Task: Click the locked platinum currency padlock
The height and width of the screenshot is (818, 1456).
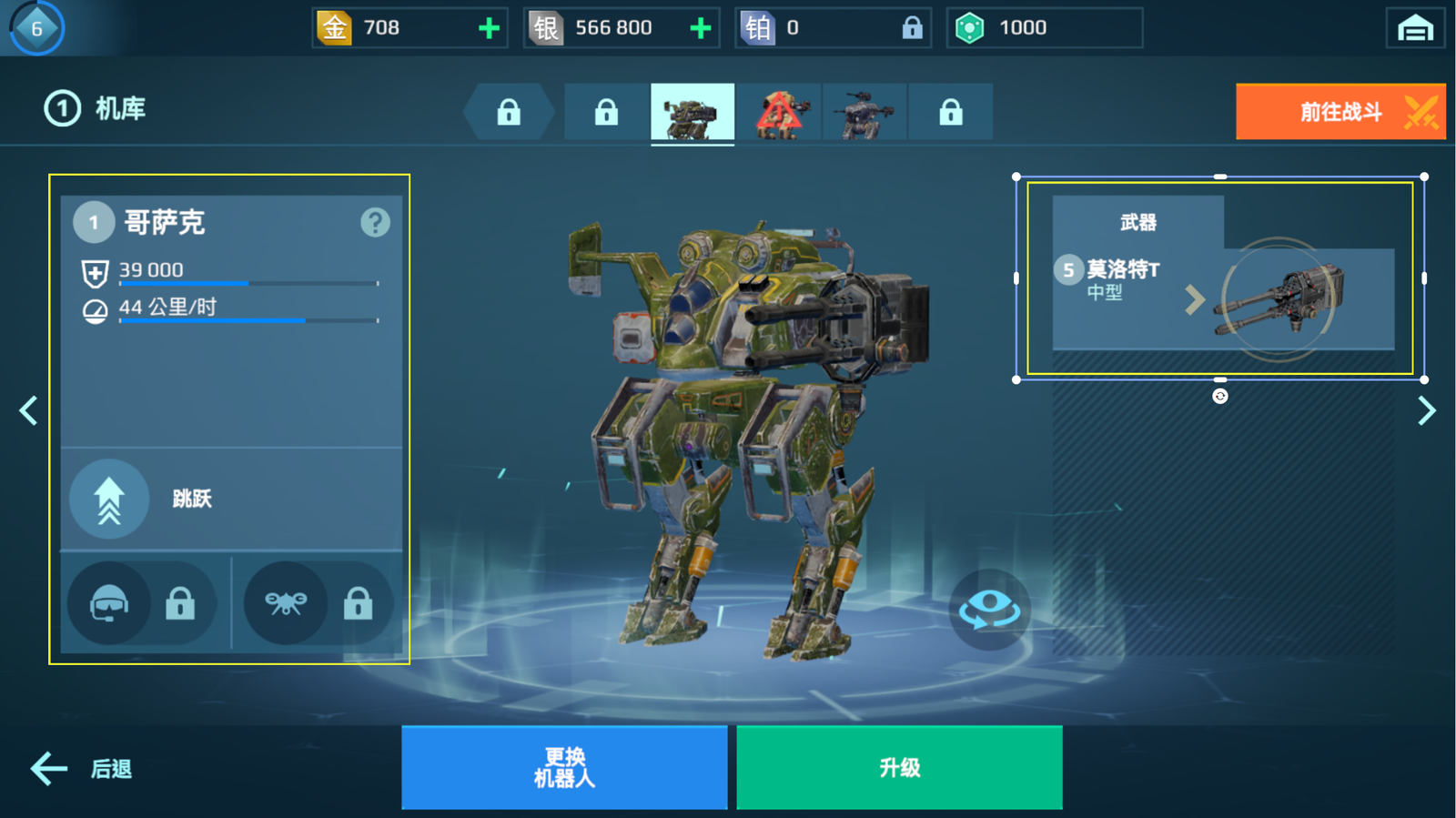Action: coord(912,28)
